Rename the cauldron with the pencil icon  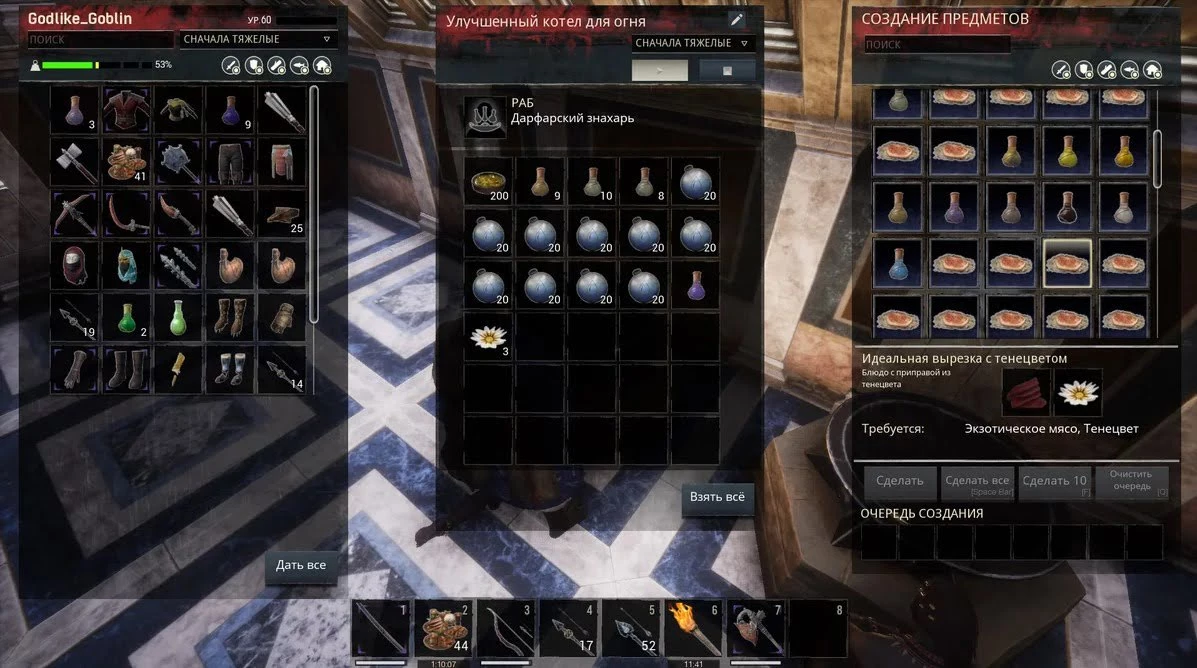[x=737, y=19]
